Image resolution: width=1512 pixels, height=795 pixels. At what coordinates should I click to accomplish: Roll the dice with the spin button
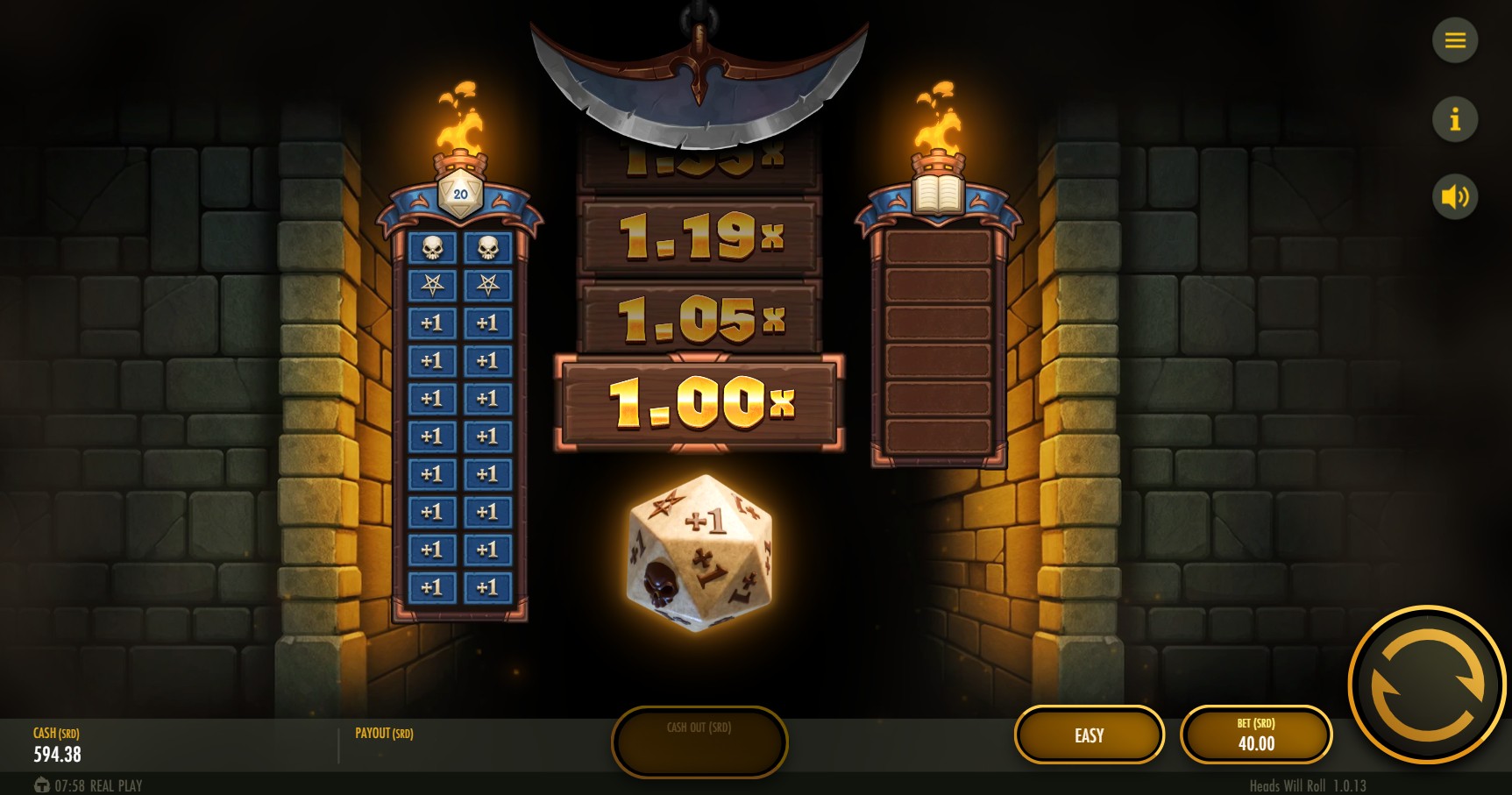coord(1427,685)
